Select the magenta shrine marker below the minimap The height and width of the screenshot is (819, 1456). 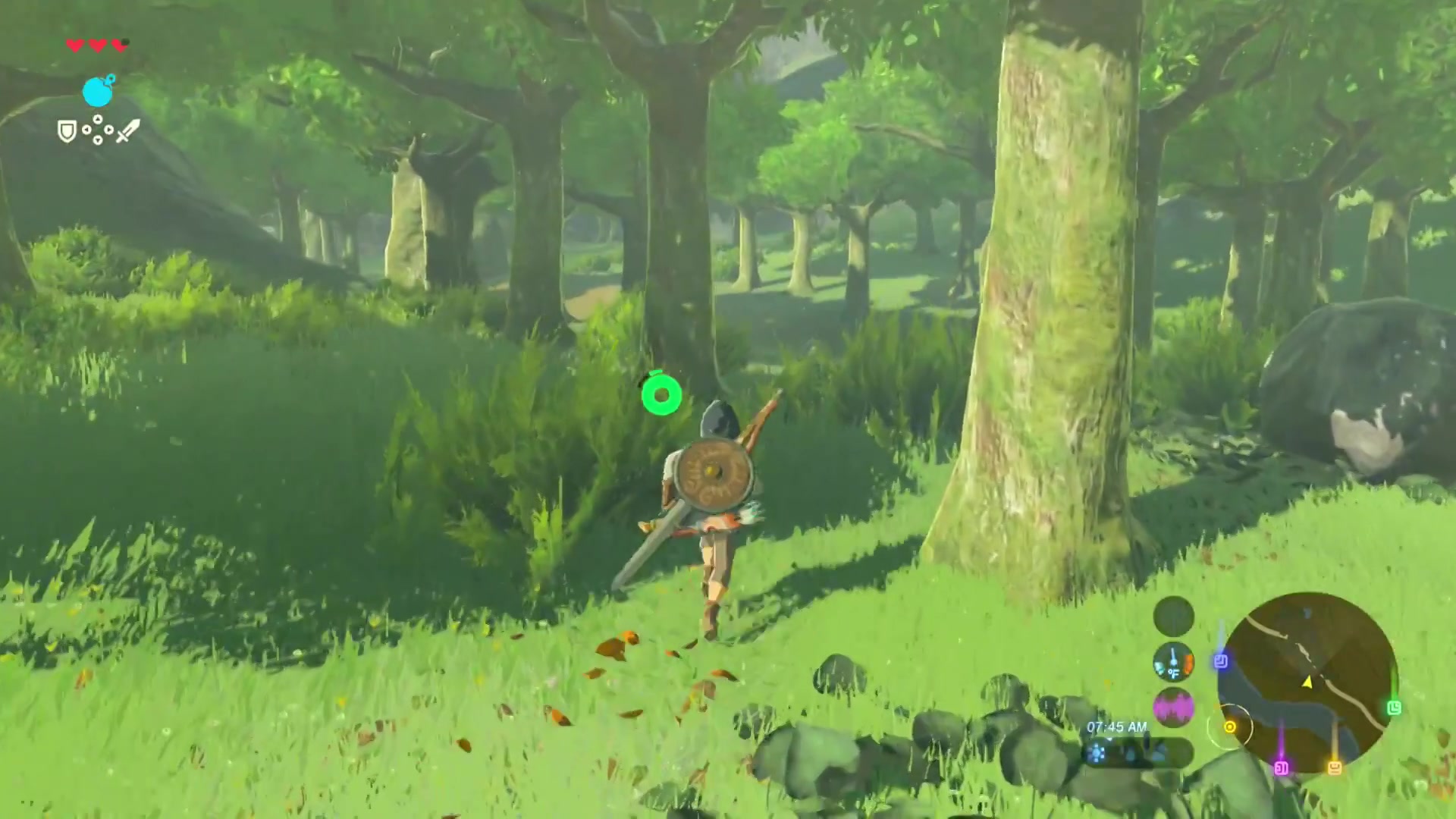pyautogui.click(x=1282, y=768)
